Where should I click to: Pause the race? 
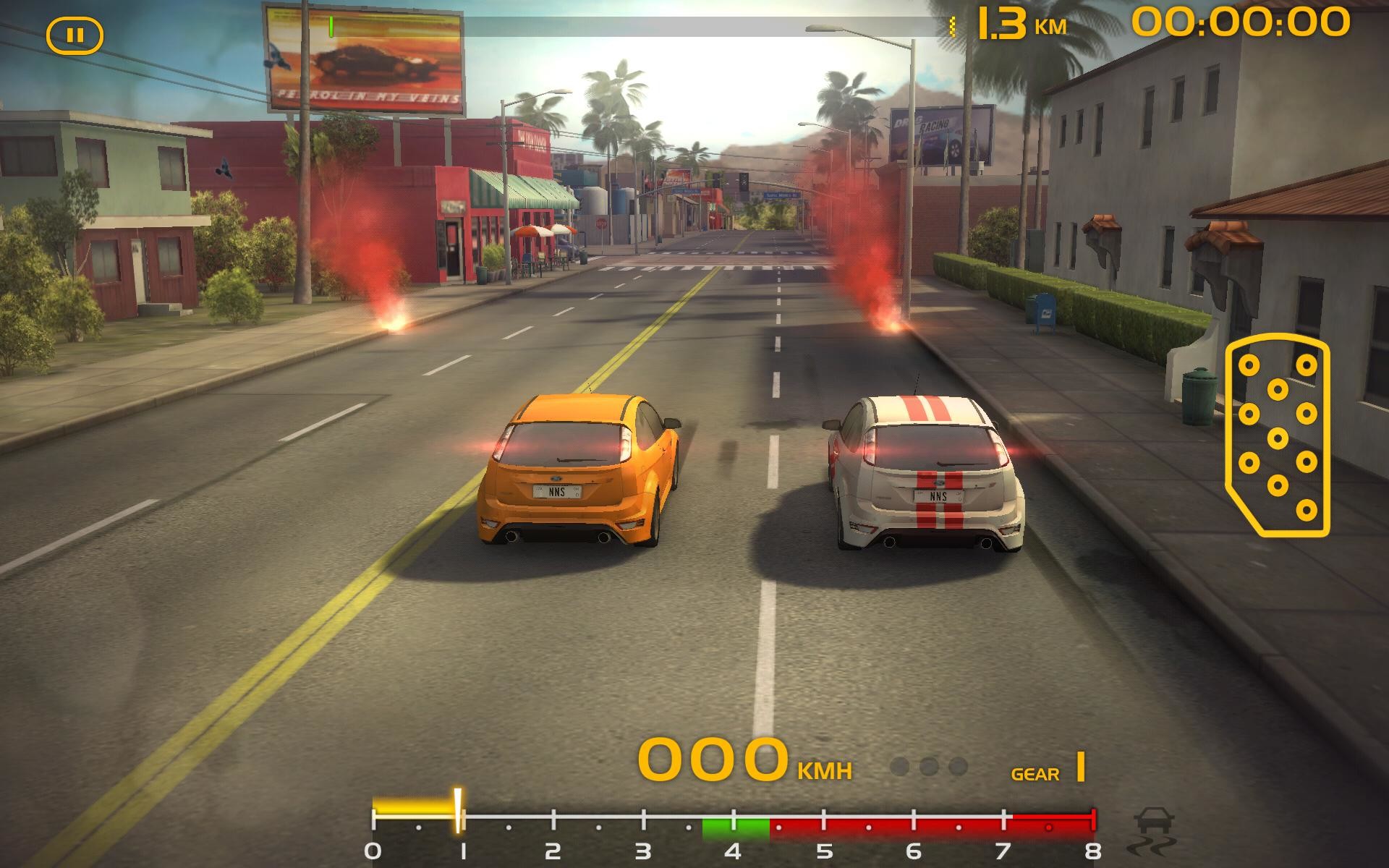(x=75, y=35)
